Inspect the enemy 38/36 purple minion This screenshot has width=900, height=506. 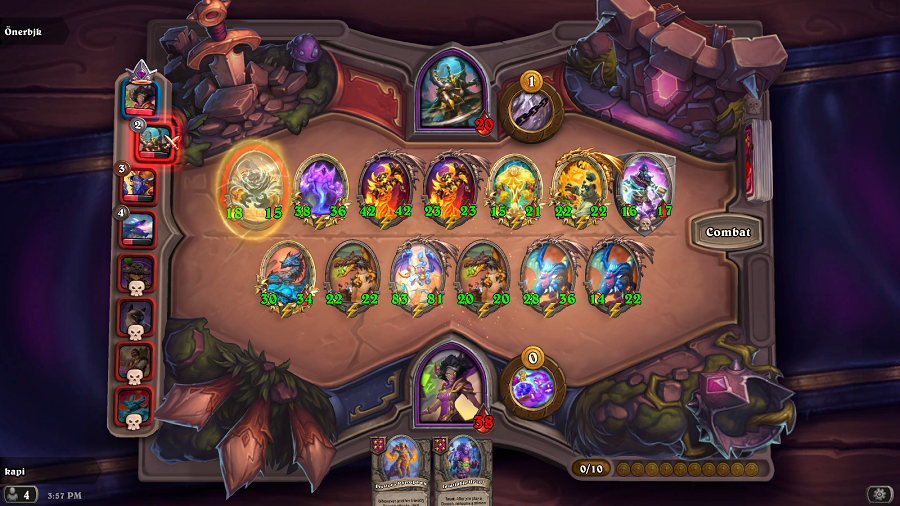point(320,186)
